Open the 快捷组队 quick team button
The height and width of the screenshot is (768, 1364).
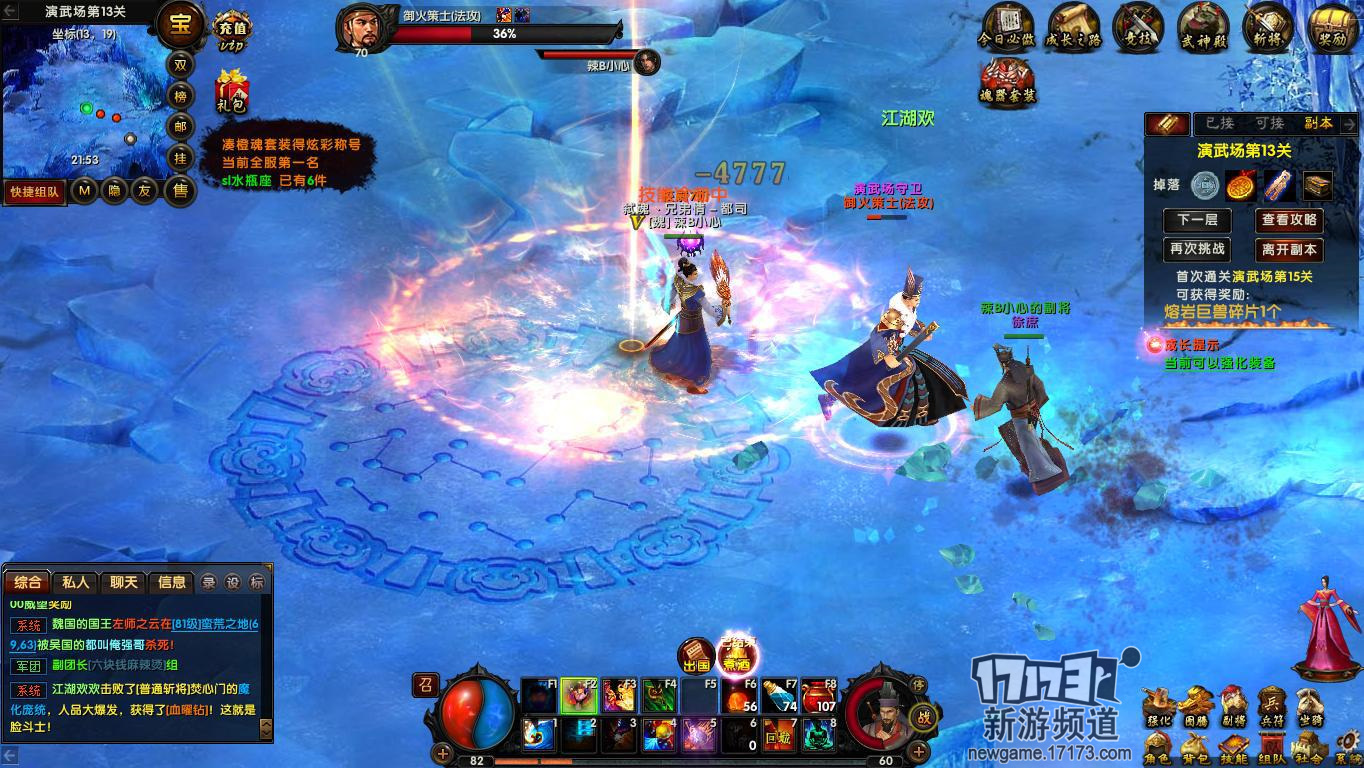[36, 191]
